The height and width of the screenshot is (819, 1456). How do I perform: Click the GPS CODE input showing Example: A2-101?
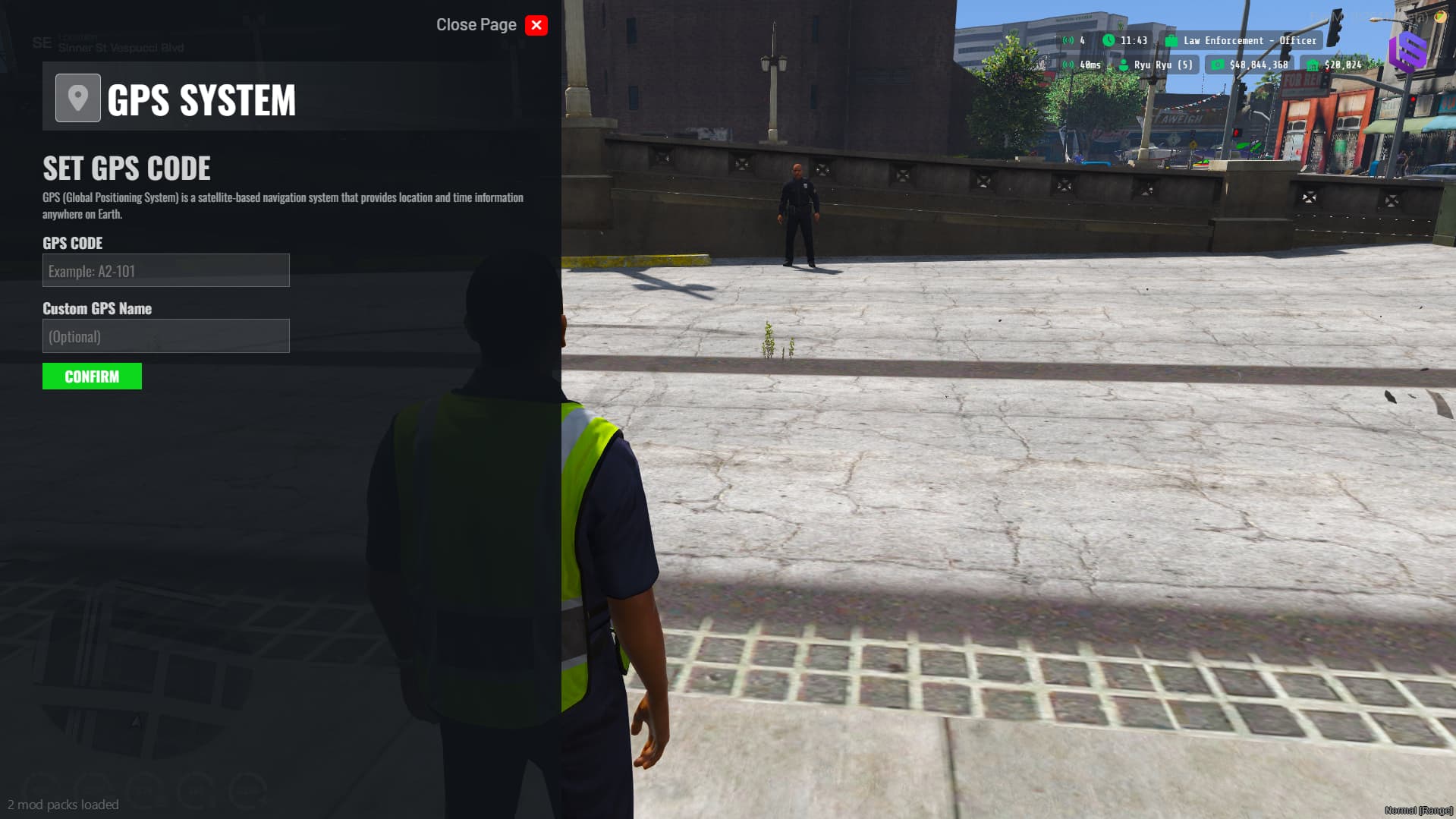click(165, 270)
